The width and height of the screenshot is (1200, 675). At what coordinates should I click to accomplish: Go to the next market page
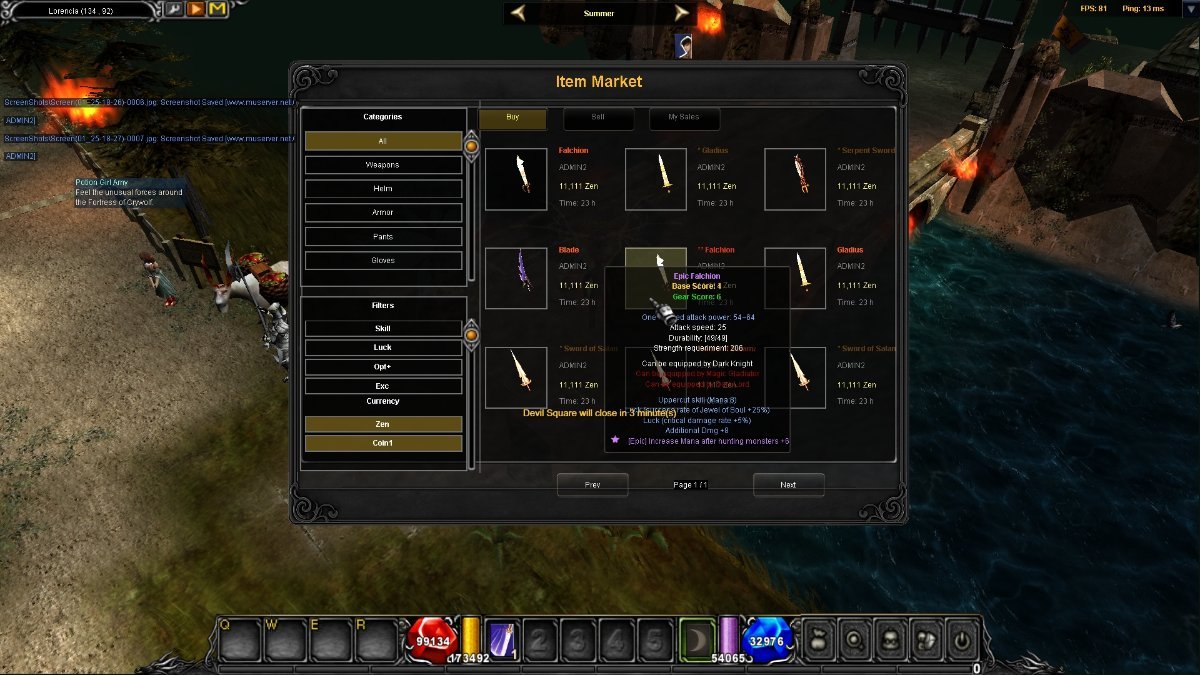tap(788, 485)
